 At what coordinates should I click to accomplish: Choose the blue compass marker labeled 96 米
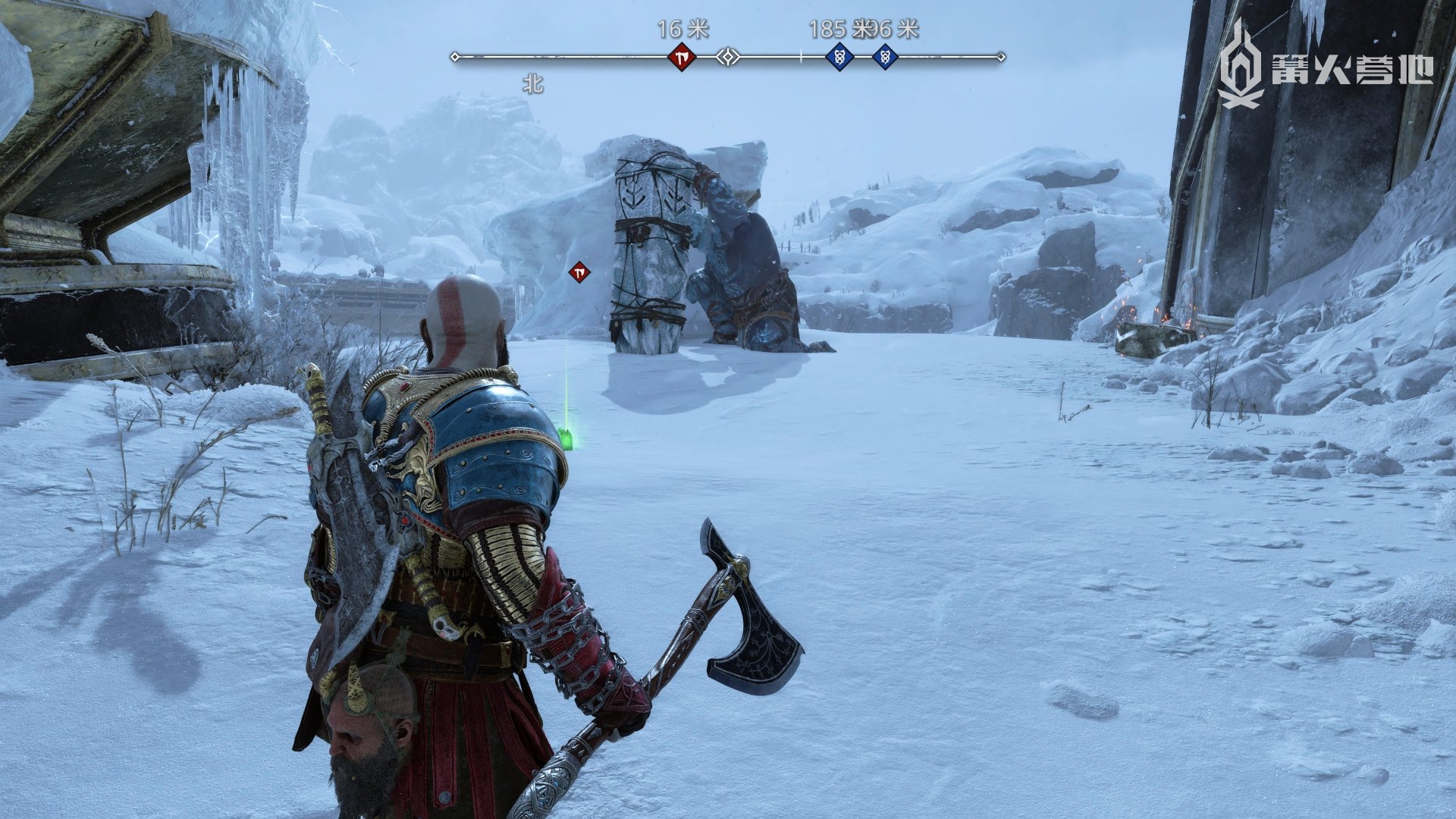point(884,57)
